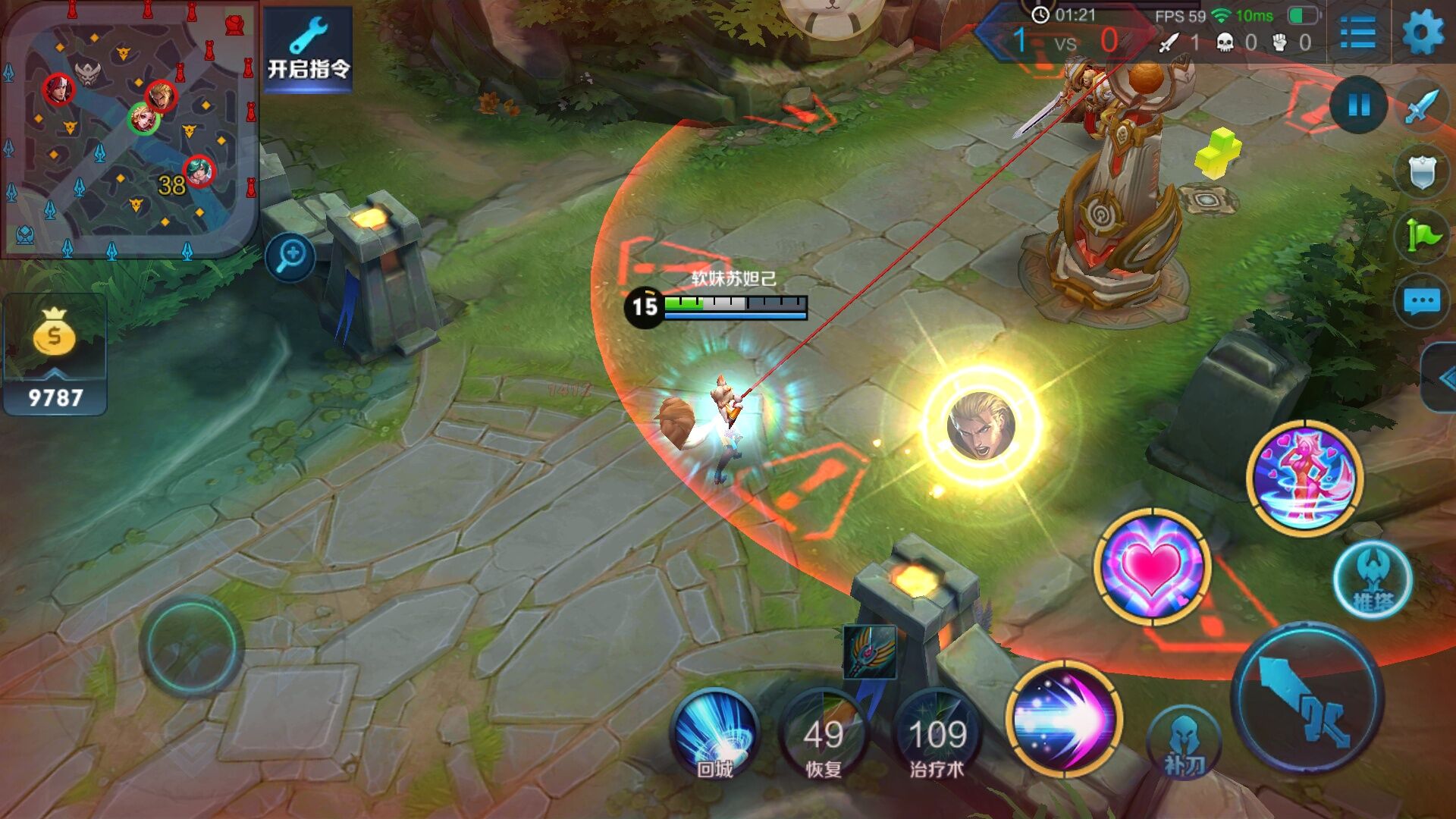Screen dimensions: 1456x819
Task: Send the shield defend signal
Action: (1422, 172)
